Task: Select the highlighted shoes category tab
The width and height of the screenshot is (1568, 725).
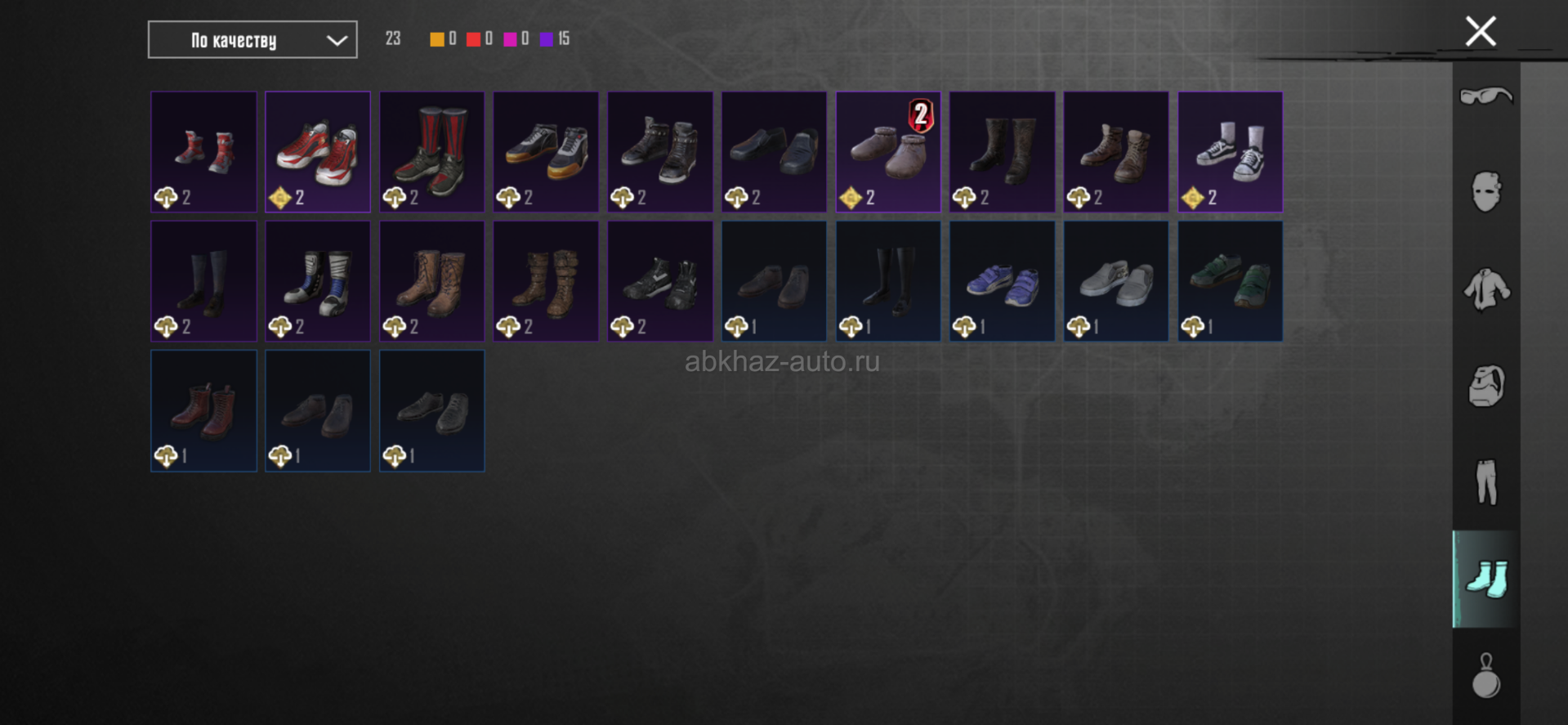Action: coord(1485,579)
